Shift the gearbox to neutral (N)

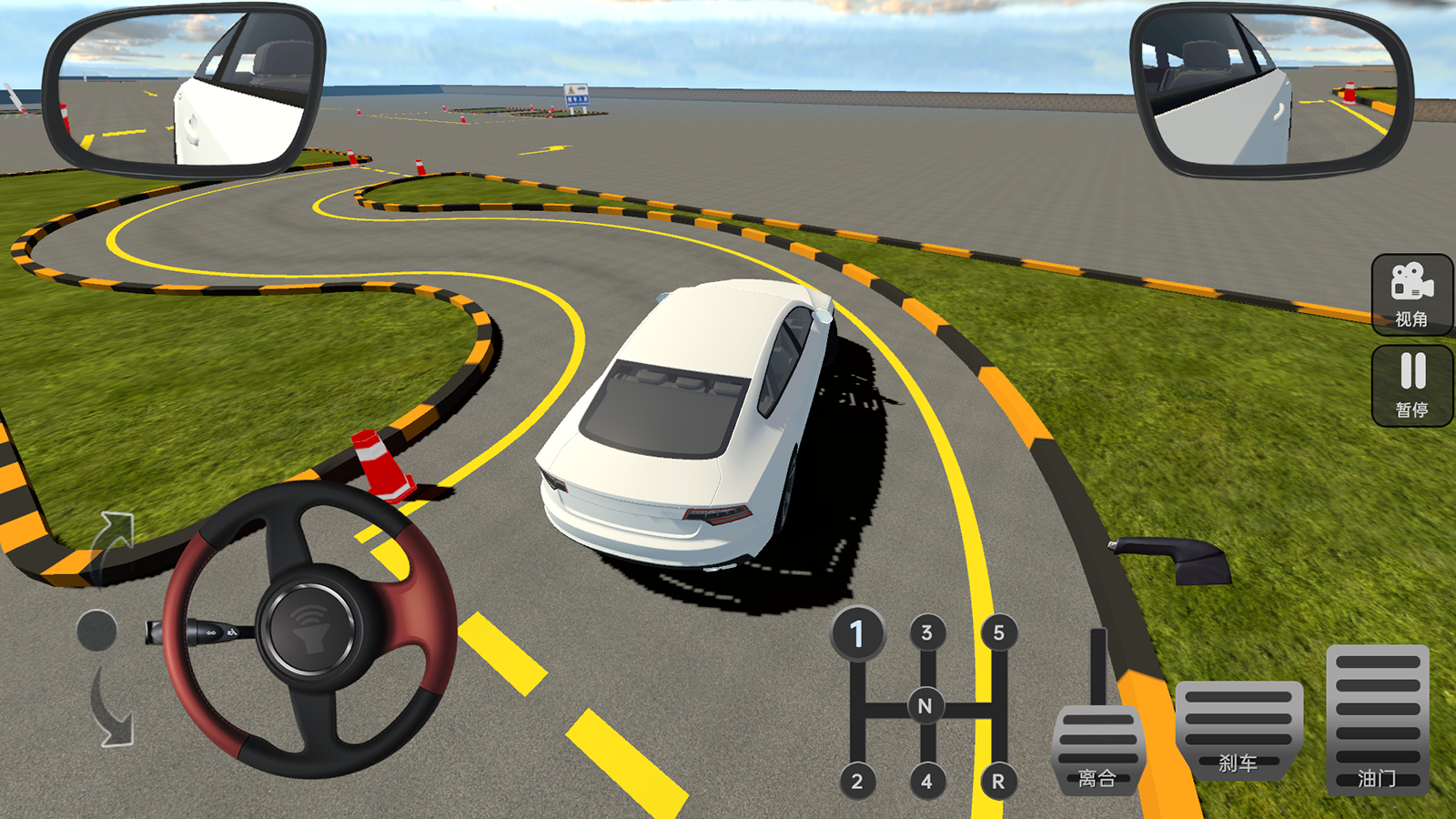925,705
